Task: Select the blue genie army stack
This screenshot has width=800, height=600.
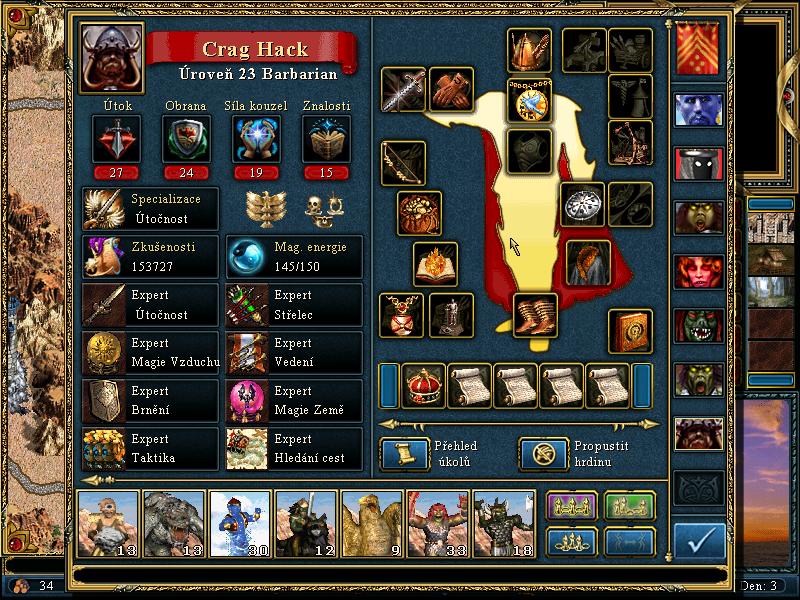Action: tap(239, 522)
